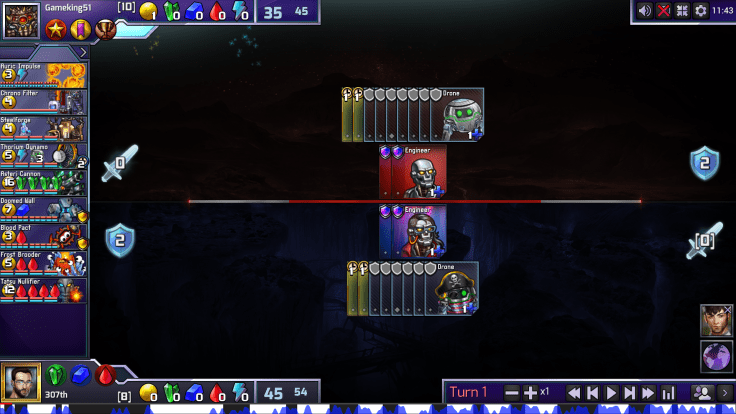736x414 pixels.
Task: Select the Thorium Dynamo card
Action: click(44, 154)
